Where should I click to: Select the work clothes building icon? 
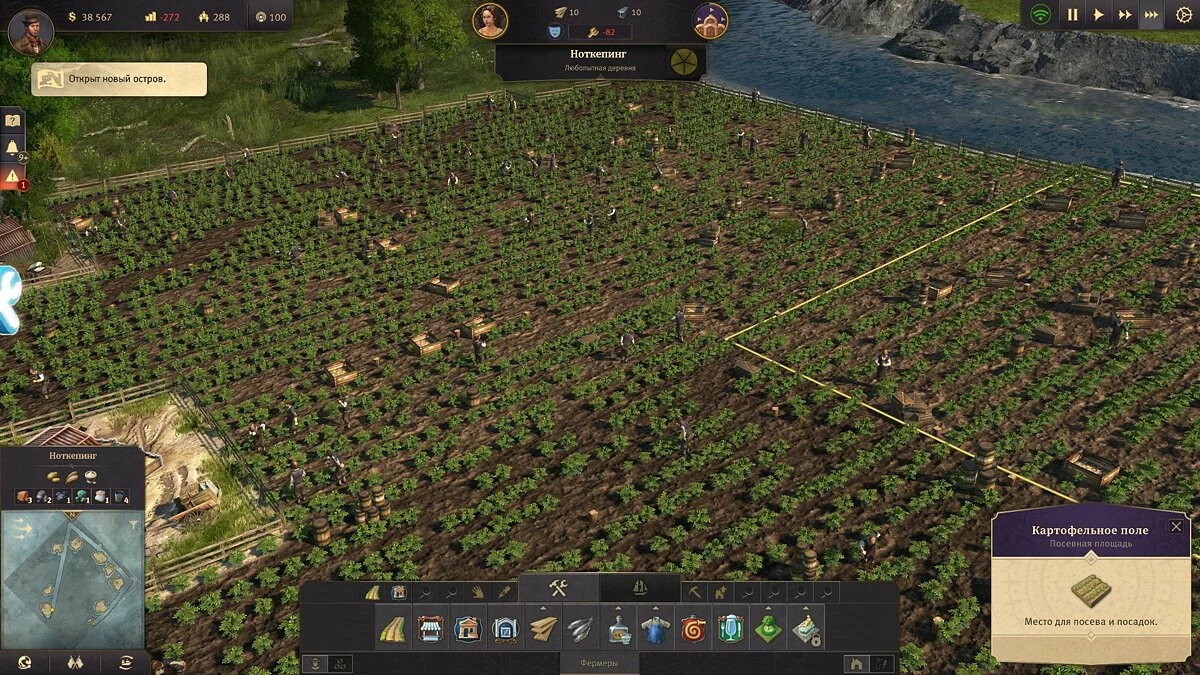[656, 630]
